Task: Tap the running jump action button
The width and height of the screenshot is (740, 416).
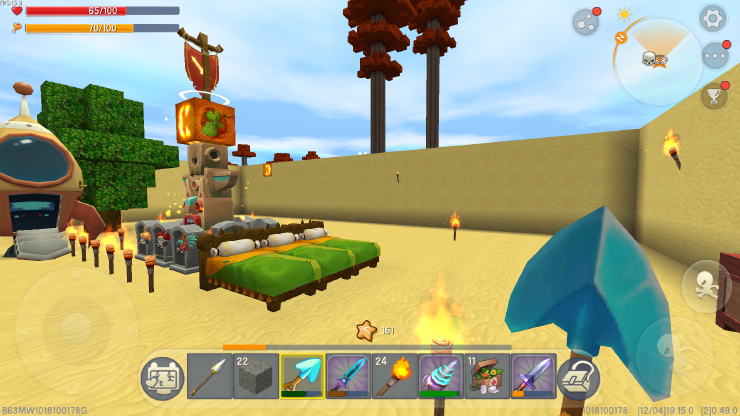Action: (703, 285)
